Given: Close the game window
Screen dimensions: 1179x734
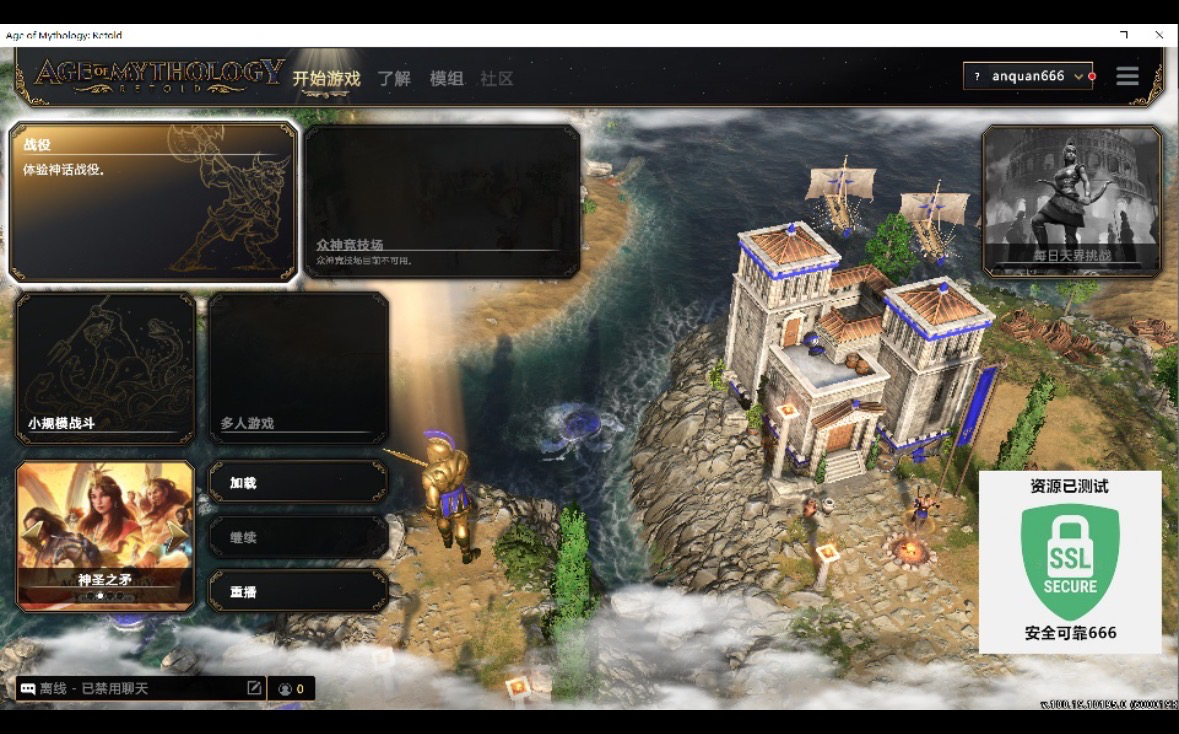Looking at the screenshot, I should click(x=1159, y=35).
